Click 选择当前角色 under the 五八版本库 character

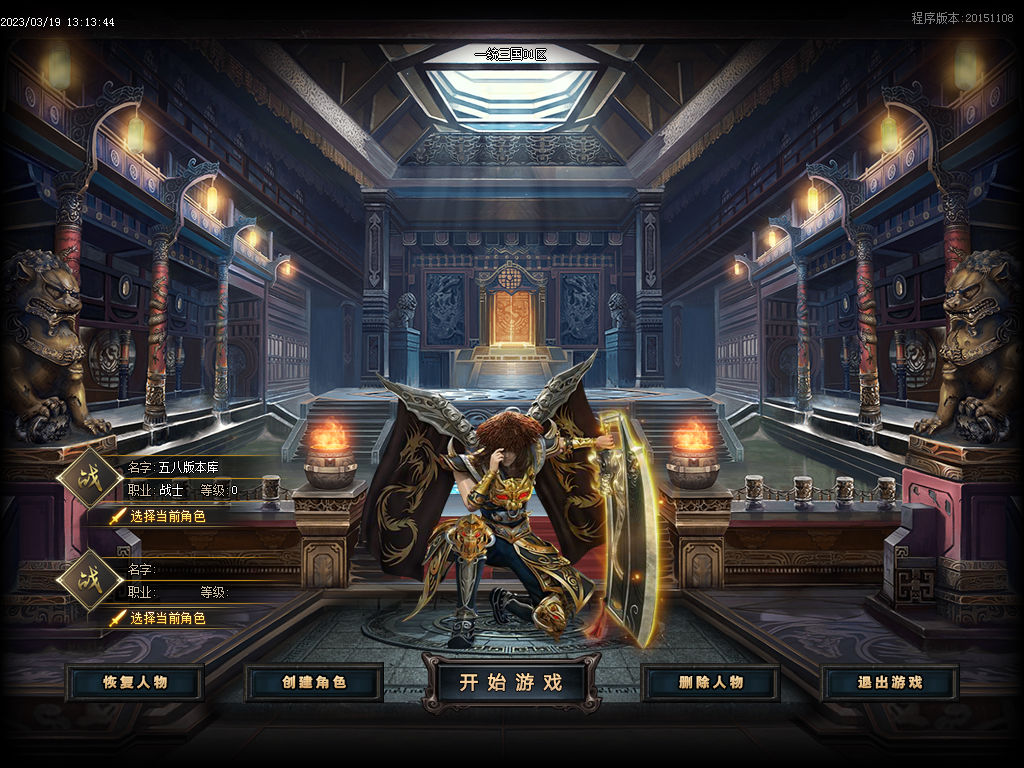click(x=167, y=517)
